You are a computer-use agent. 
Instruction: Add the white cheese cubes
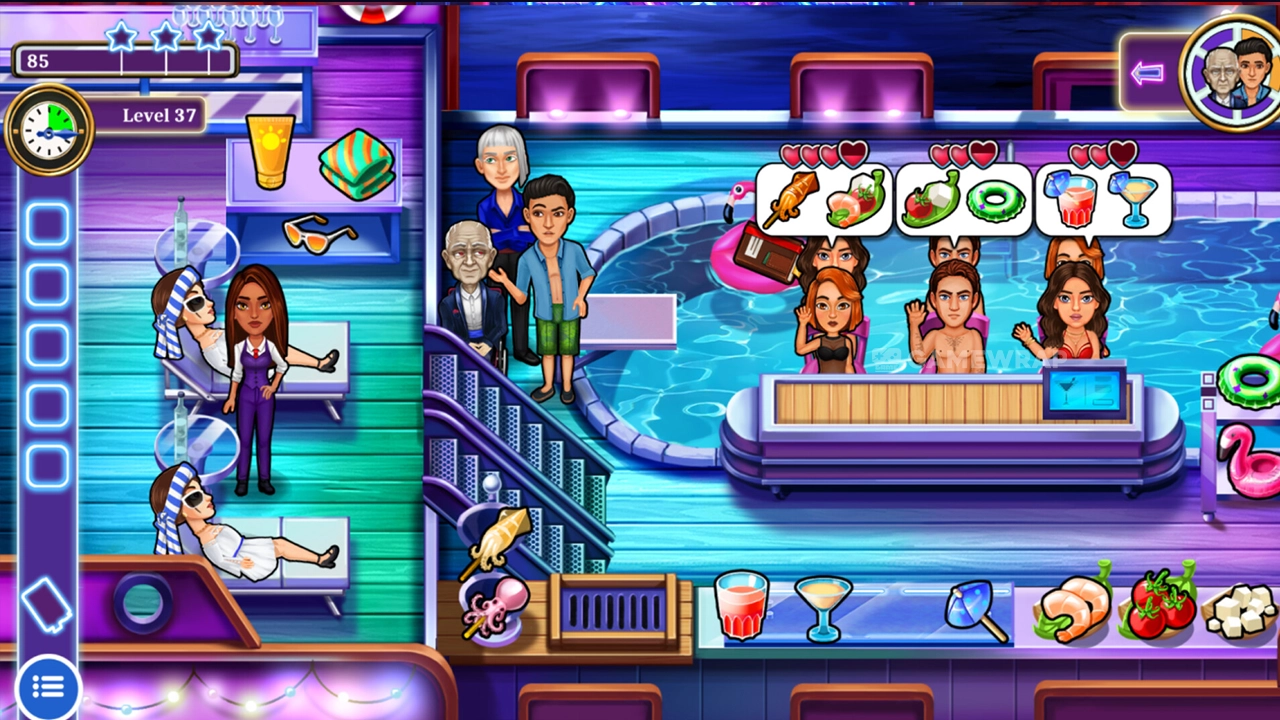(1235, 610)
